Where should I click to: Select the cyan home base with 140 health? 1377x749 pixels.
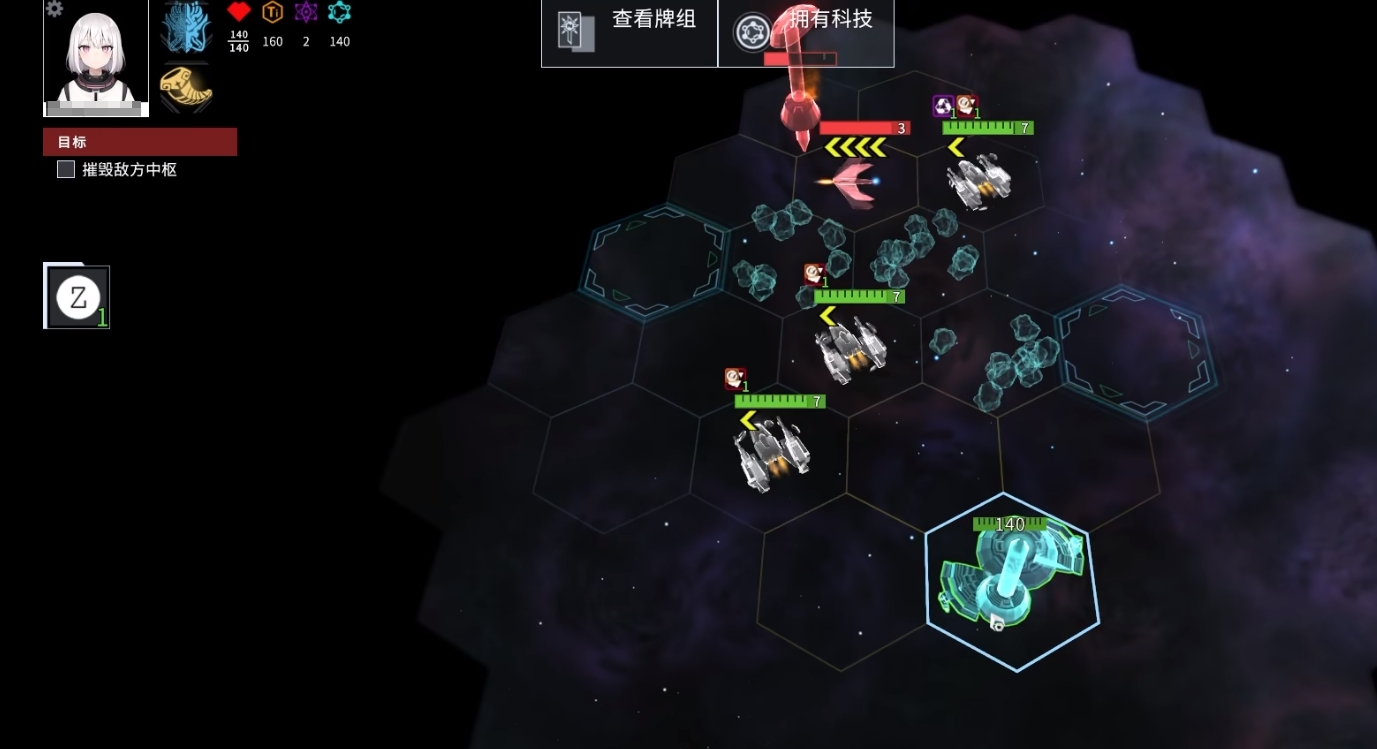(1011, 580)
